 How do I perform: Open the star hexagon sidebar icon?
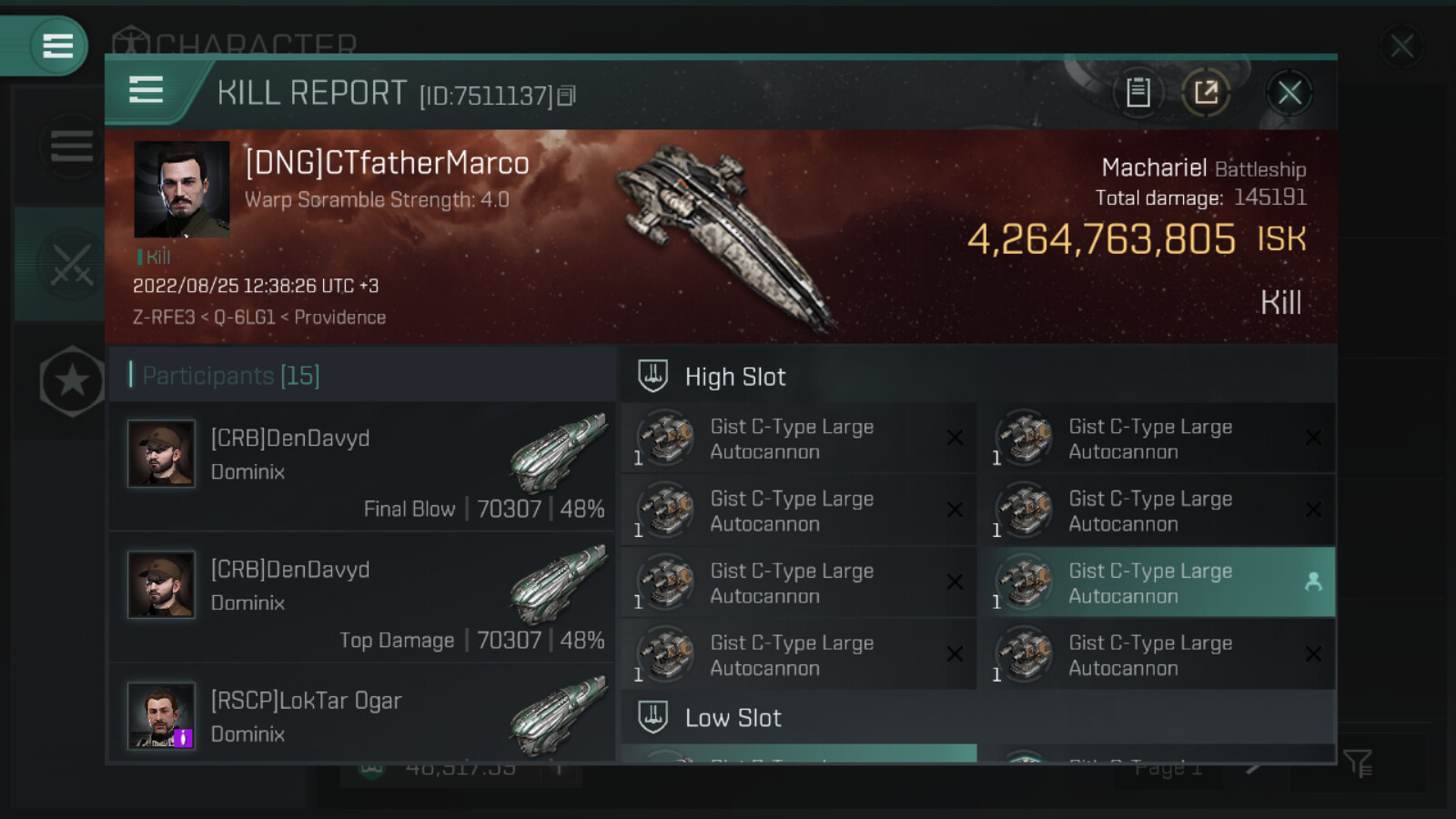[x=71, y=381]
